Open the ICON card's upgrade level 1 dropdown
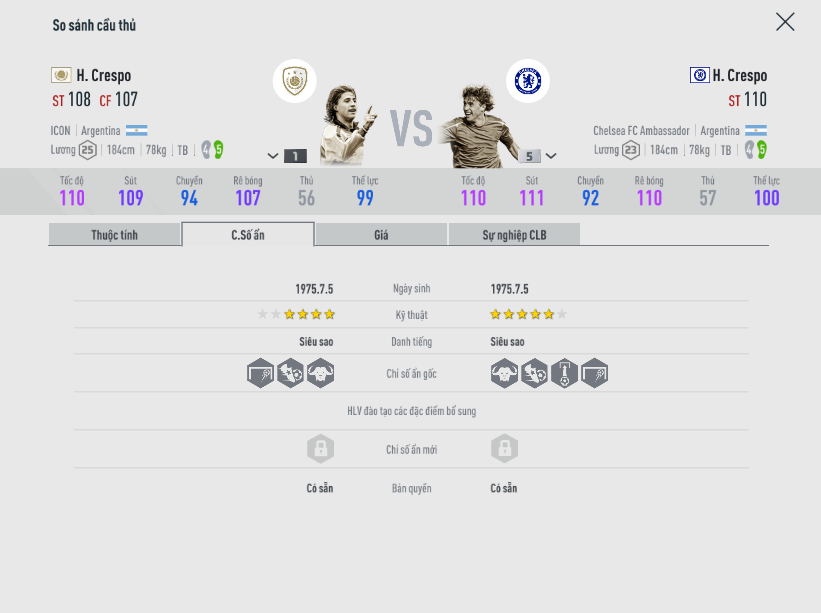 point(286,156)
